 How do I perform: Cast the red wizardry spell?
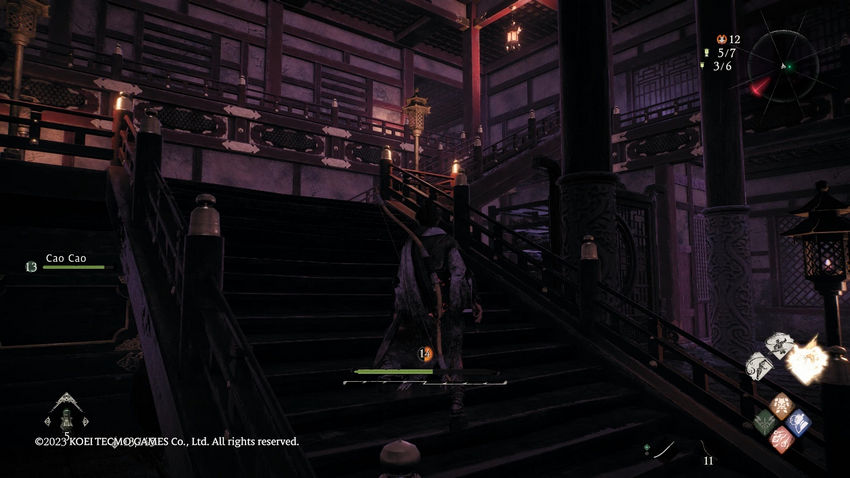(x=782, y=439)
